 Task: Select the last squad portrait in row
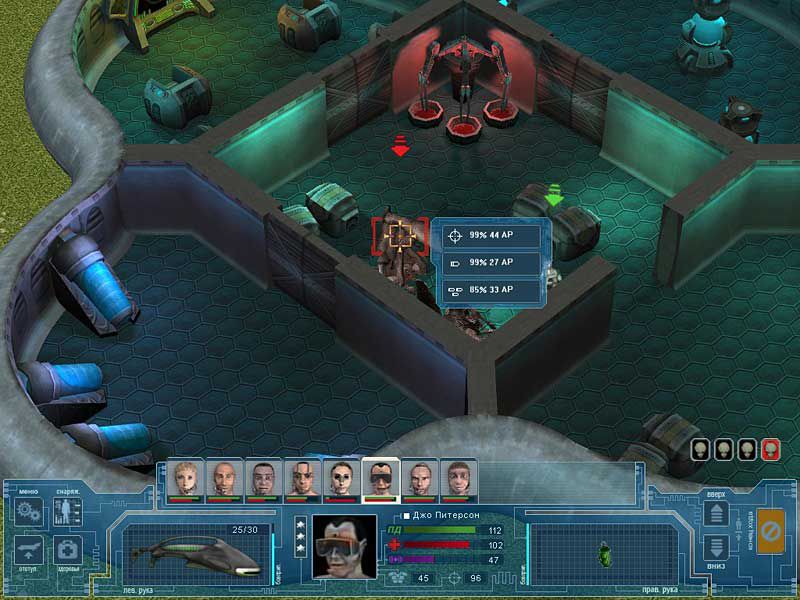coord(459,479)
